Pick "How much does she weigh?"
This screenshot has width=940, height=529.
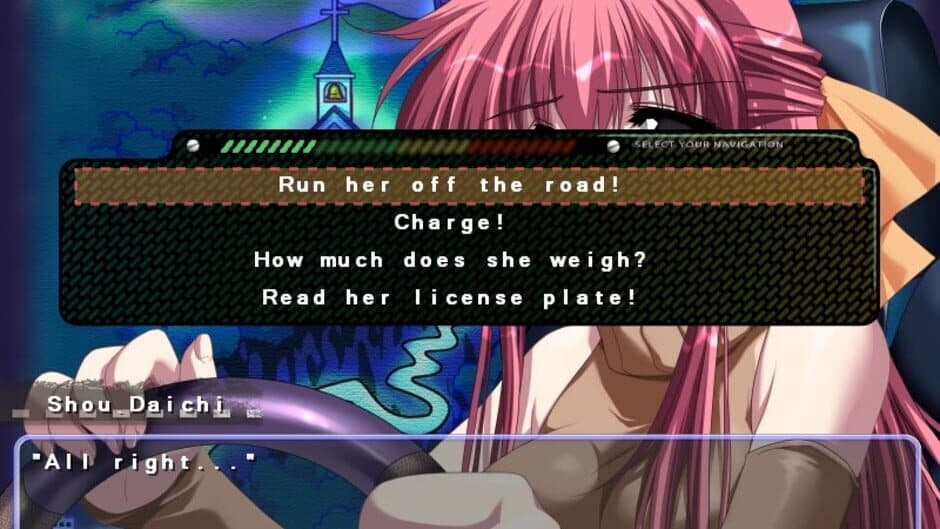450,260
